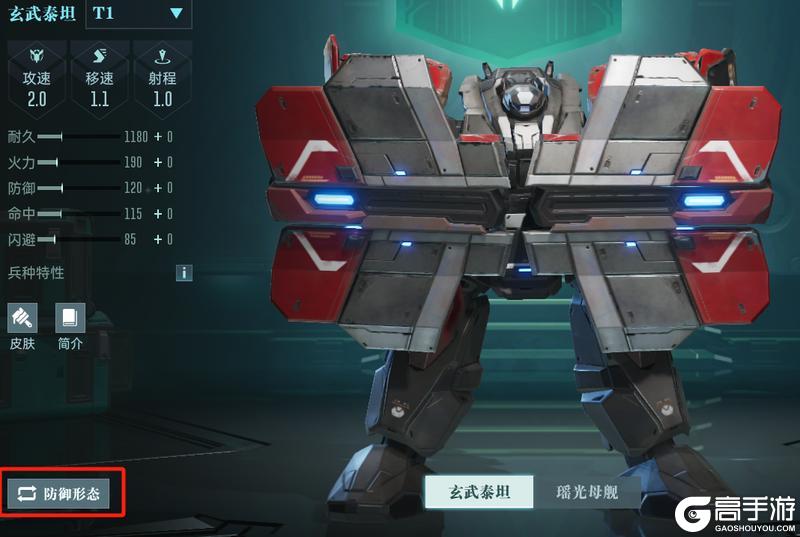Image resolution: width=800 pixels, height=537 pixels.
Task: Show 兵种特性 info details
Action: (x=184, y=272)
